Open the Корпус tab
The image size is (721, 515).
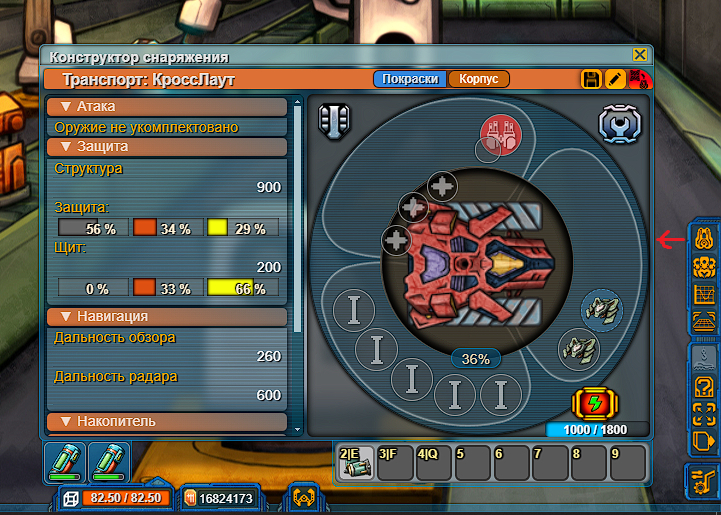(479, 79)
